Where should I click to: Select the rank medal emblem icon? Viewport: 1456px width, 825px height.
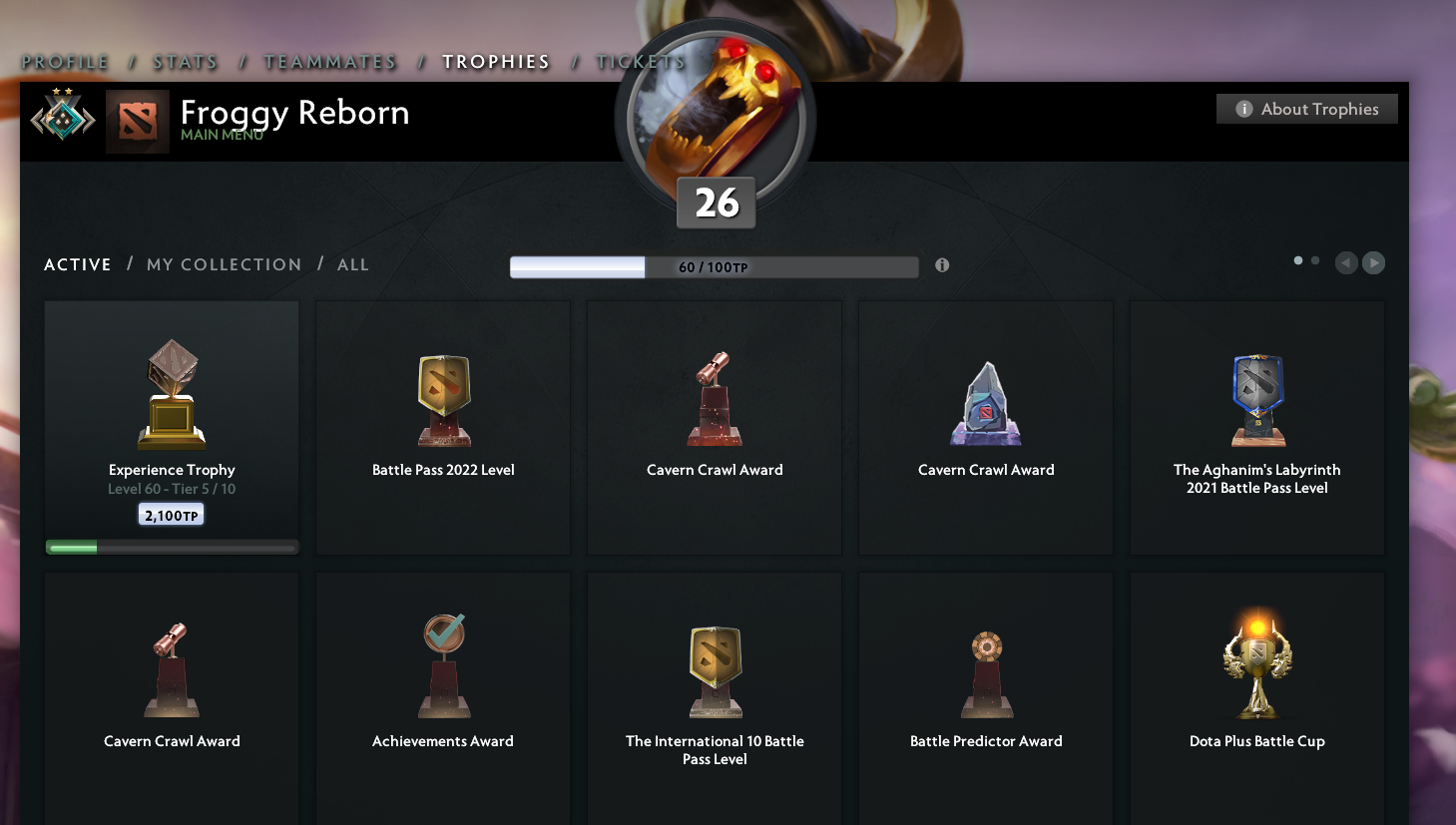[x=62, y=121]
